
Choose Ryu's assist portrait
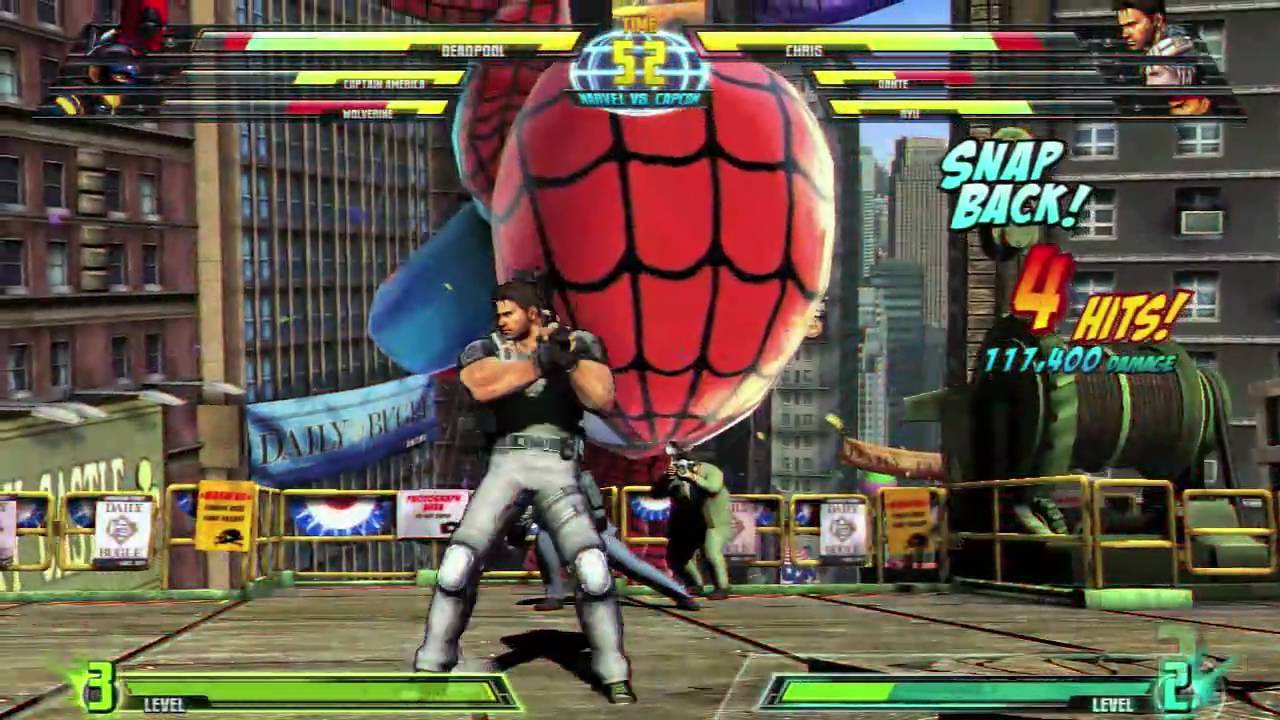click(1188, 104)
